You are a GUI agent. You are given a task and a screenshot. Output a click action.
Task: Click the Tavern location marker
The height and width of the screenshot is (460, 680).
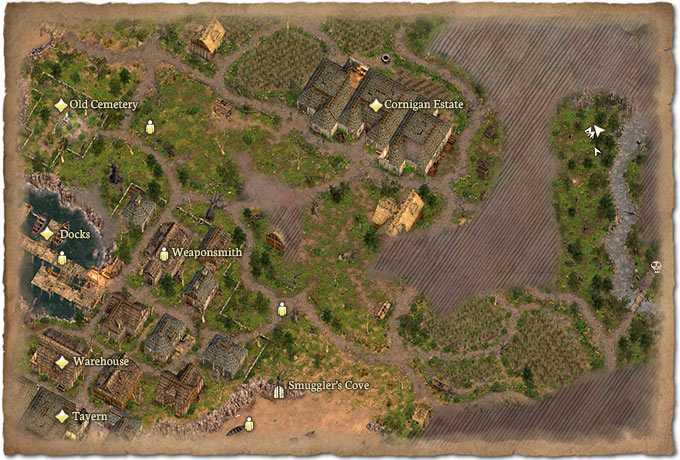[x=62, y=416]
